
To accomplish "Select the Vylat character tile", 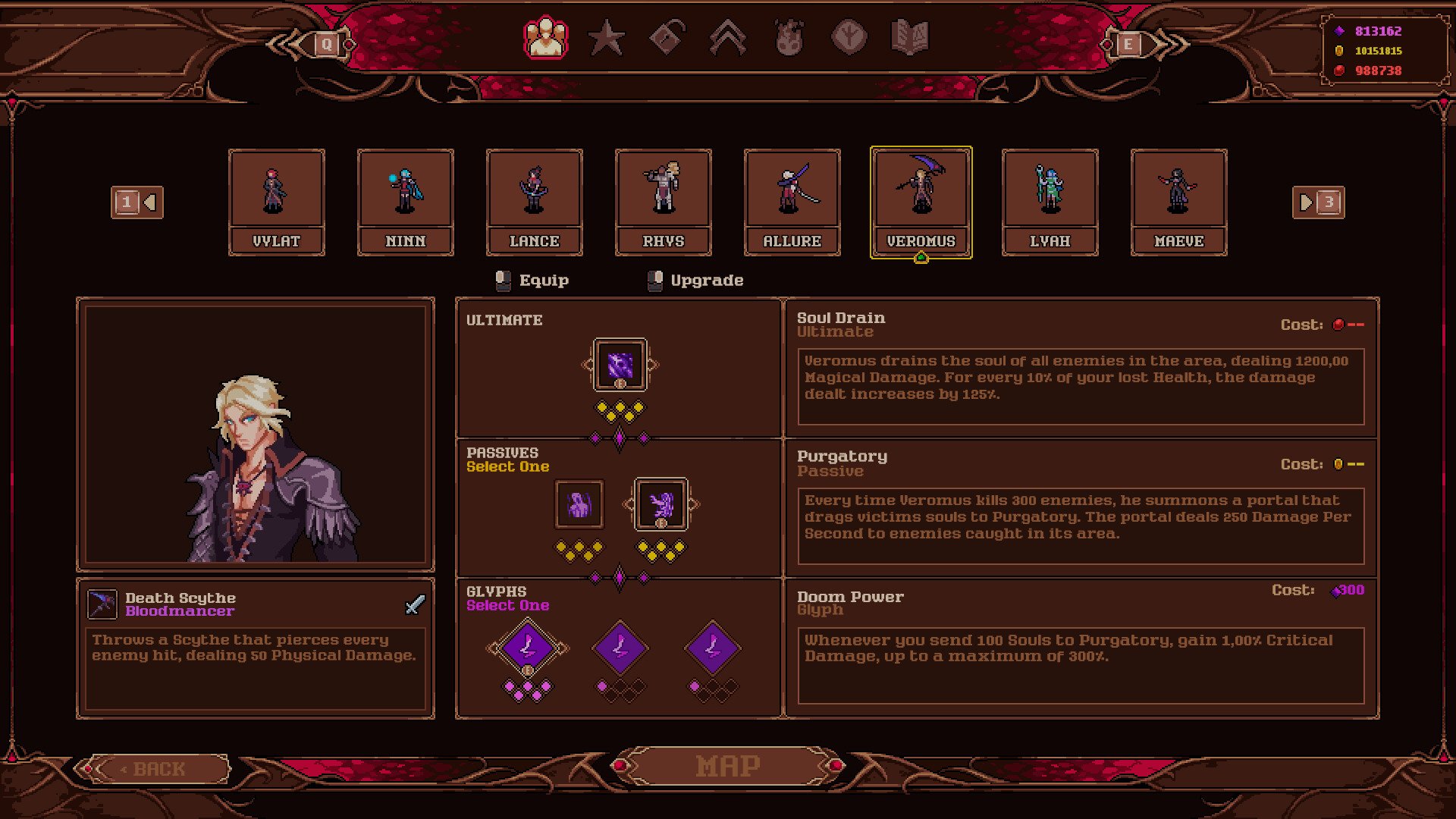I will pos(276,202).
